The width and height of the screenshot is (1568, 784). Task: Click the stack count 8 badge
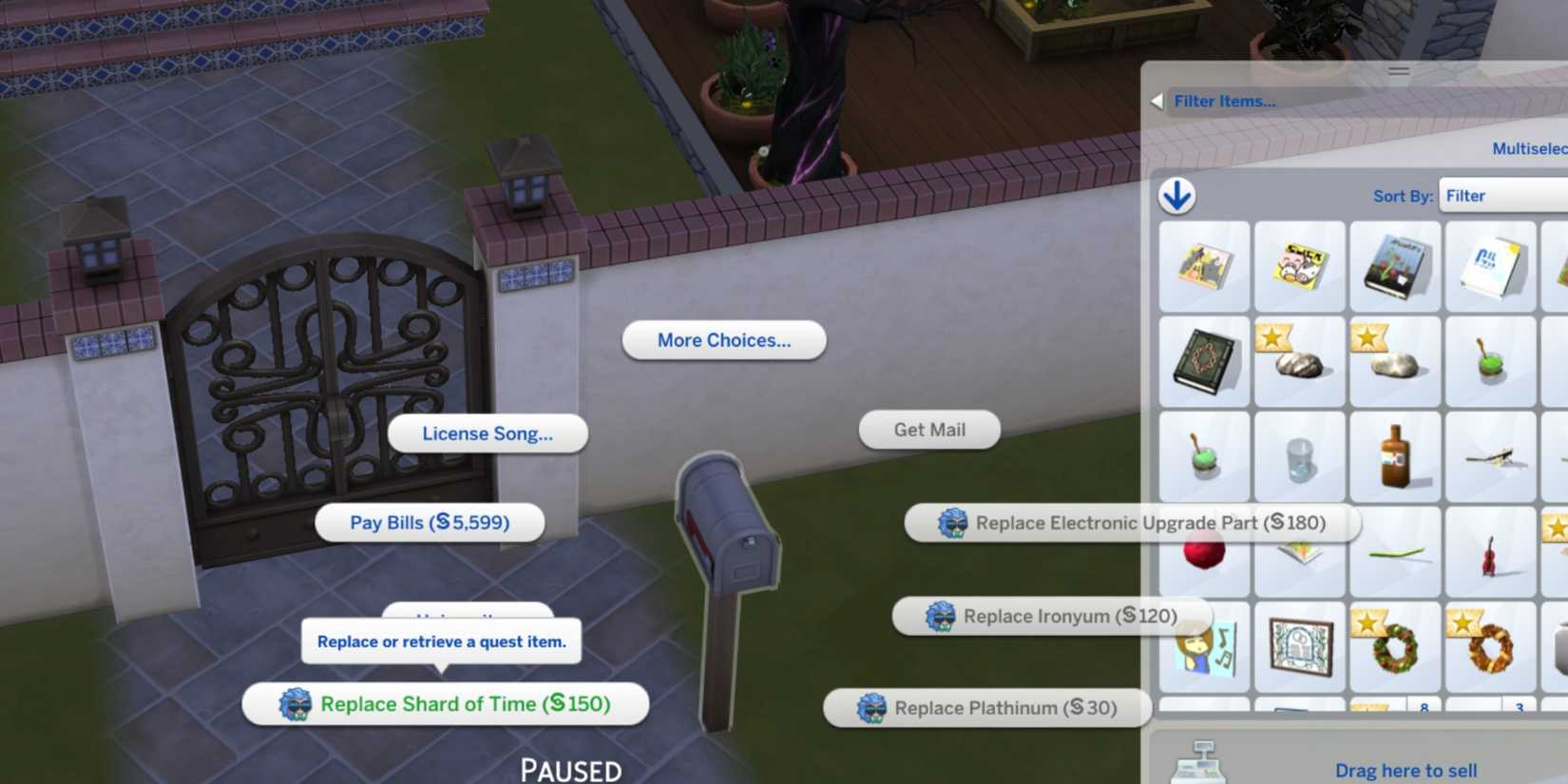[x=1425, y=708]
